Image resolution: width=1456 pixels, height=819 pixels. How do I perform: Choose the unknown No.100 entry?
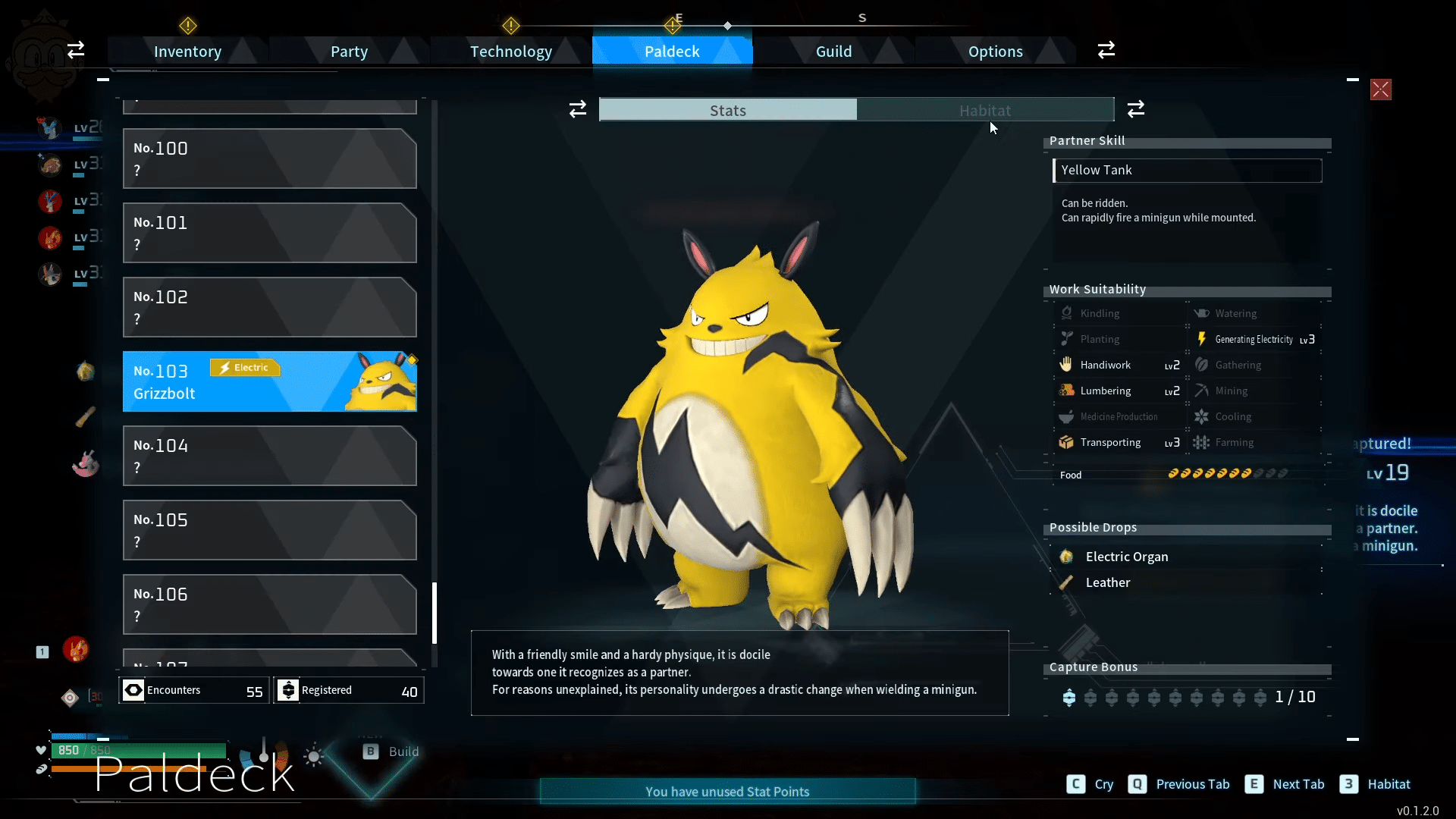(269, 158)
